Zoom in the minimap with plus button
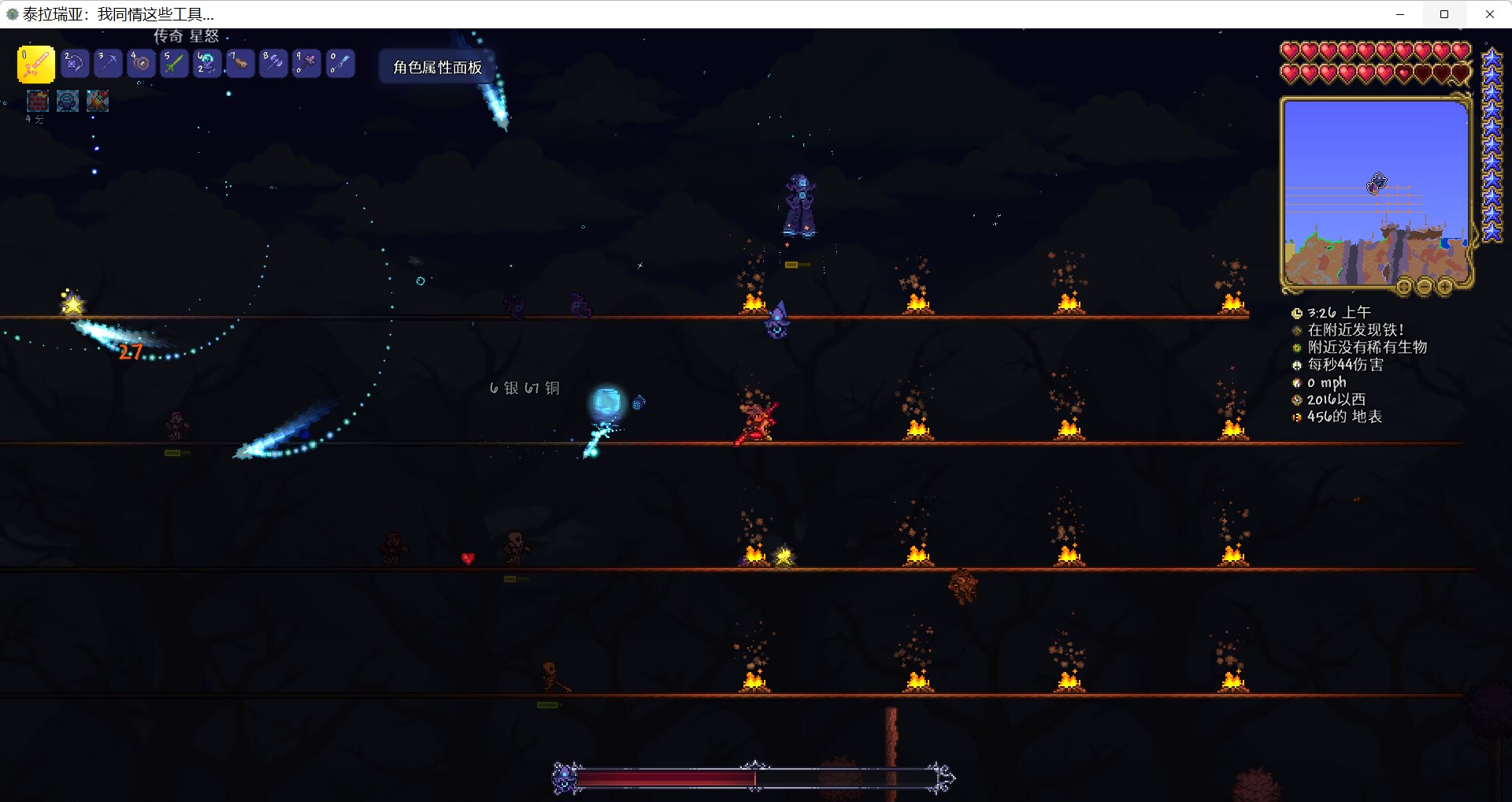The image size is (1512, 802). coord(1444,288)
